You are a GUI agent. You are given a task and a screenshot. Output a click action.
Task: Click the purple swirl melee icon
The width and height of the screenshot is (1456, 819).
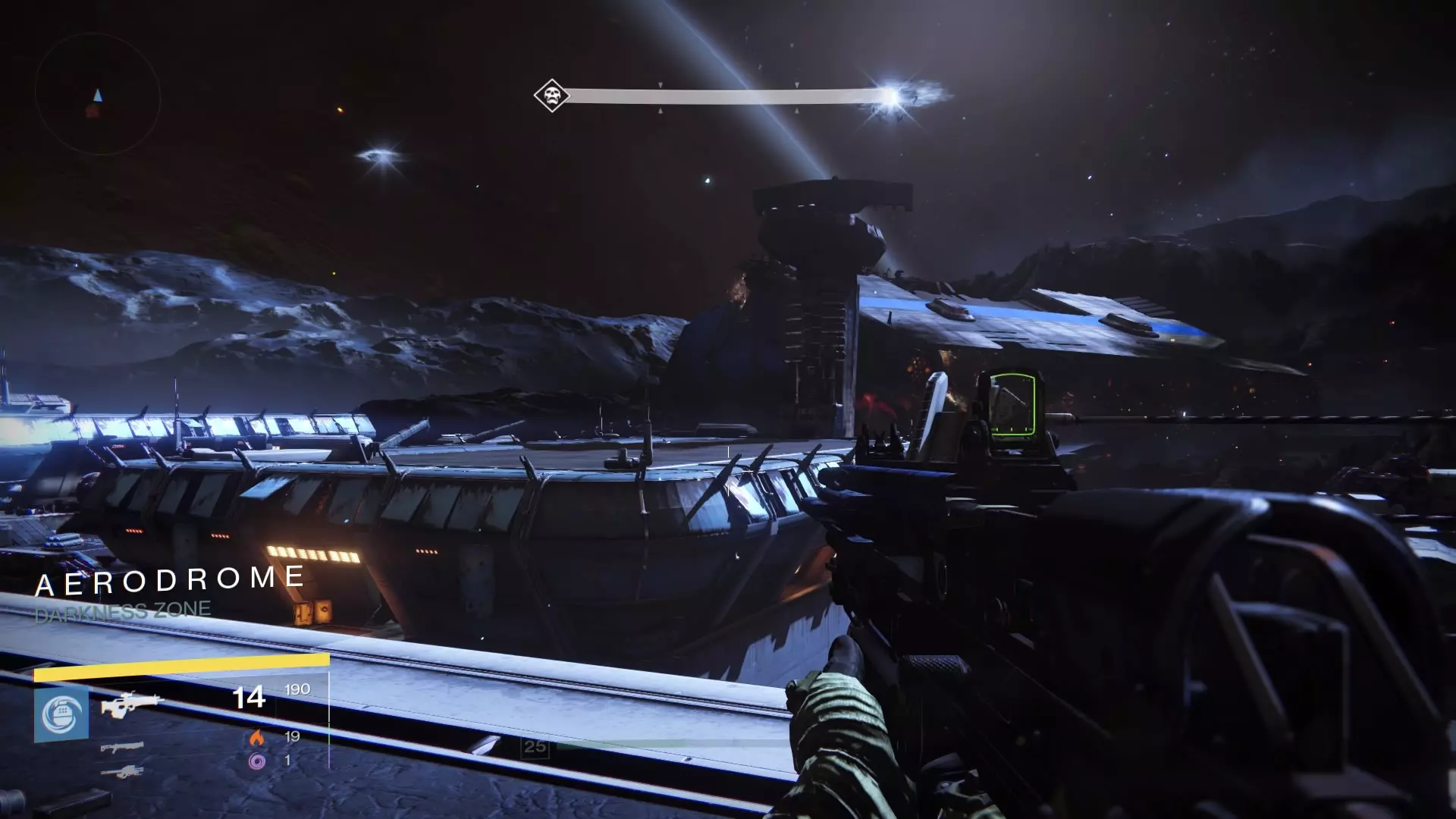point(257,761)
